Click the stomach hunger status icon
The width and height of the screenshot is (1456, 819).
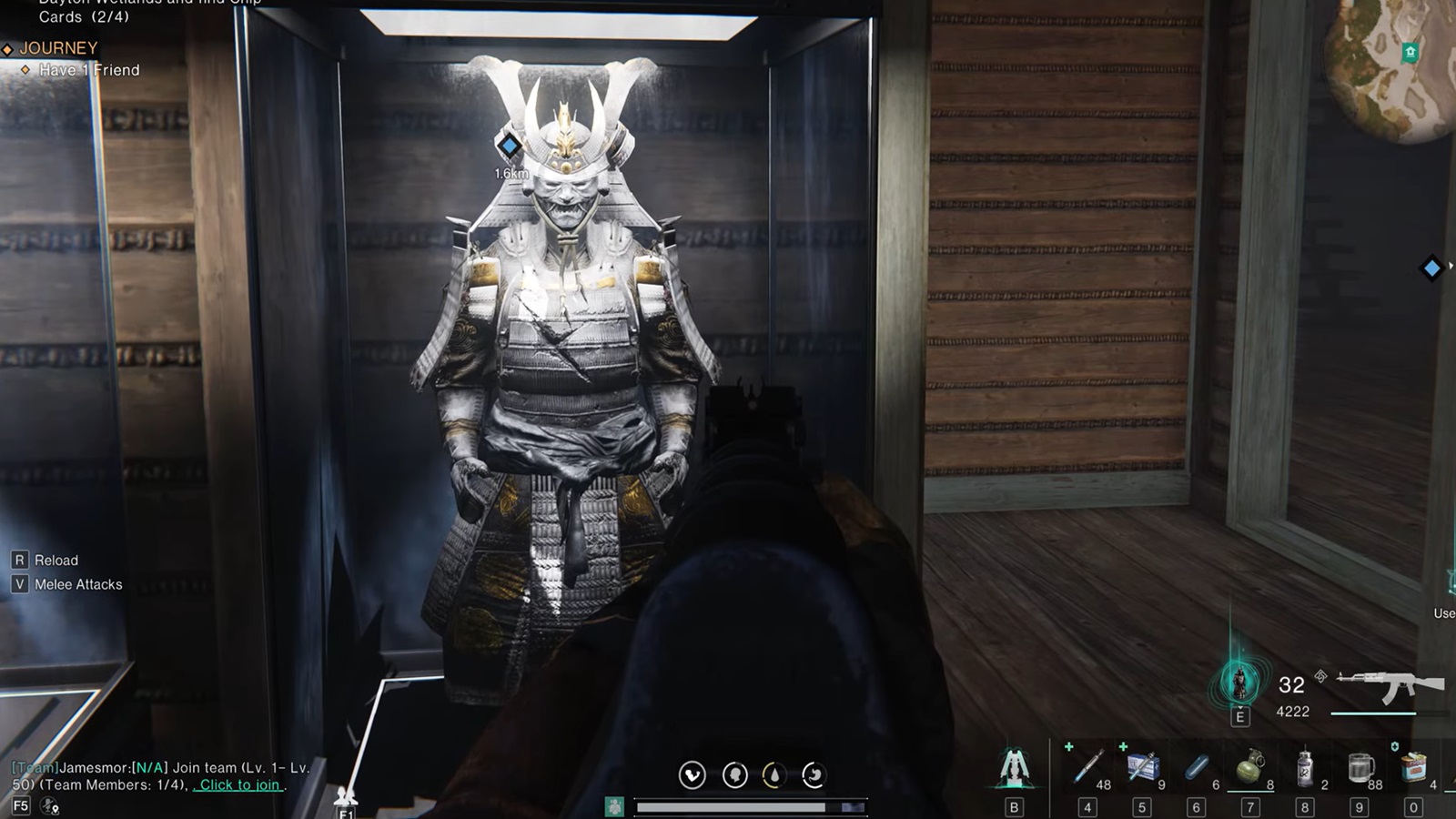(814, 774)
